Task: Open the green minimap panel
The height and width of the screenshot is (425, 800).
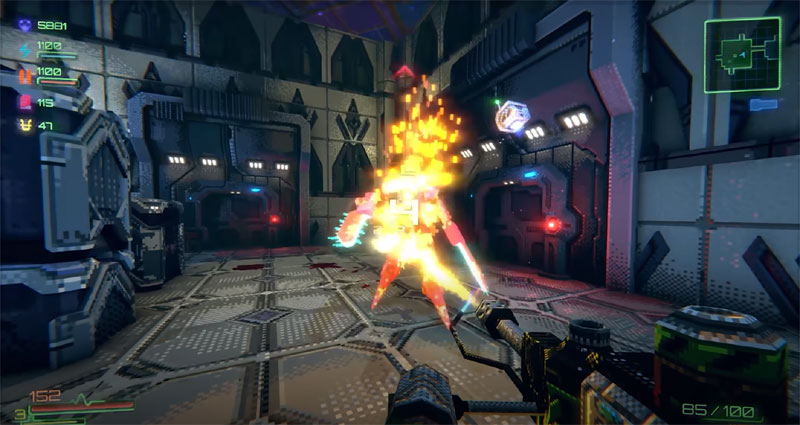Action: [x=741, y=55]
